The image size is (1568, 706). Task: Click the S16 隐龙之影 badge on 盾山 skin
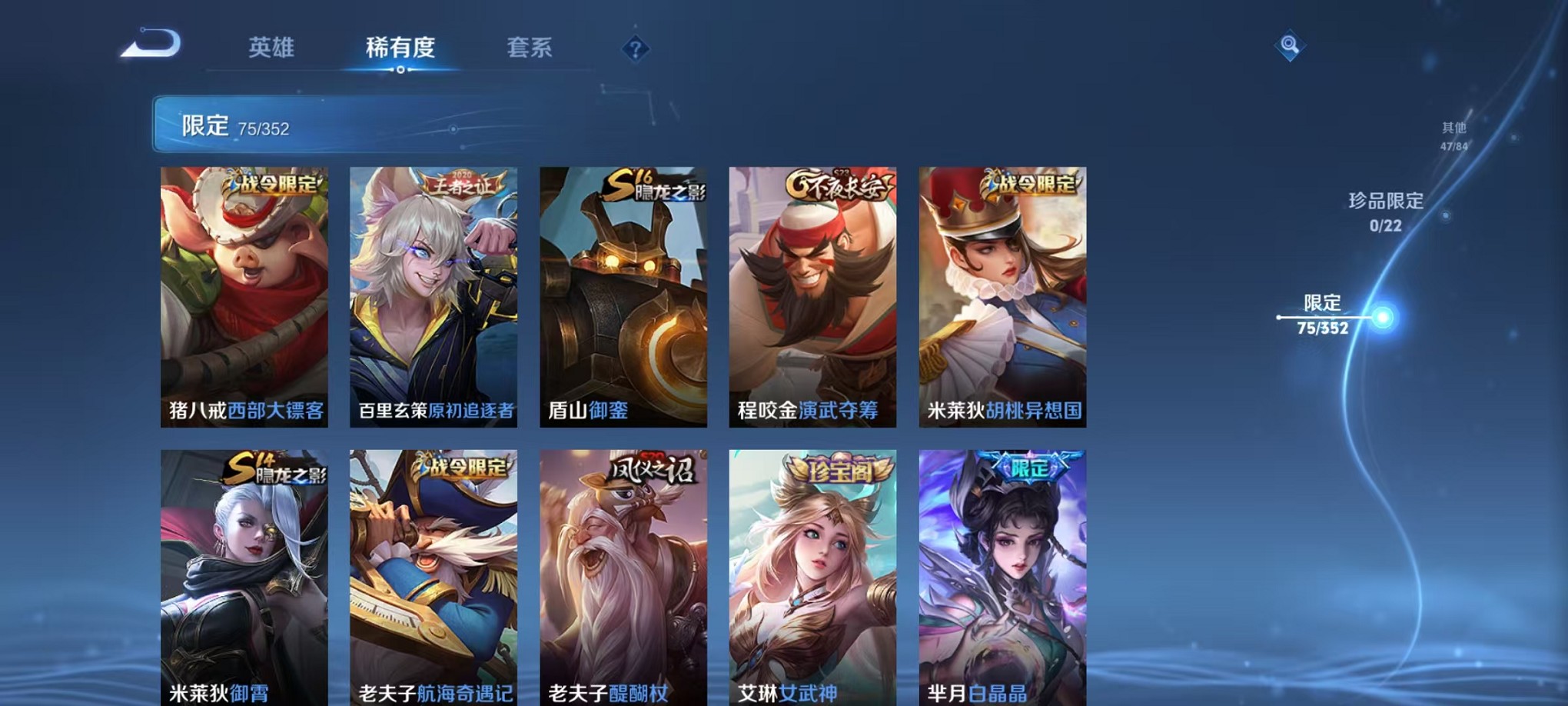[654, 185]
